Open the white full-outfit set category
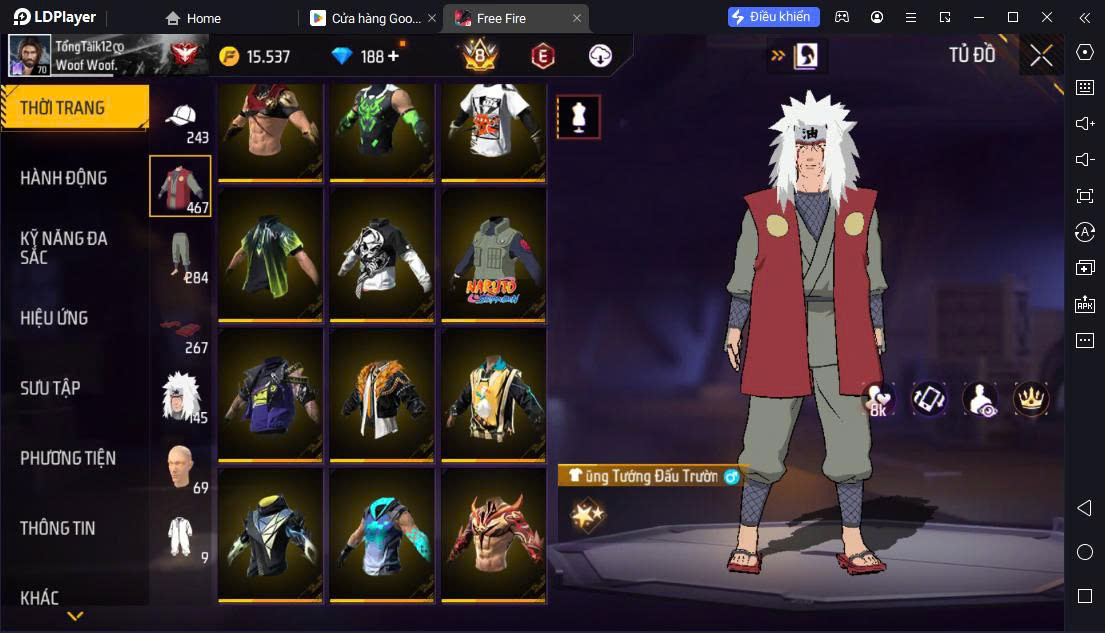Image resolution: width=1105 pixels, height=633 pixels. pos(181,537)
